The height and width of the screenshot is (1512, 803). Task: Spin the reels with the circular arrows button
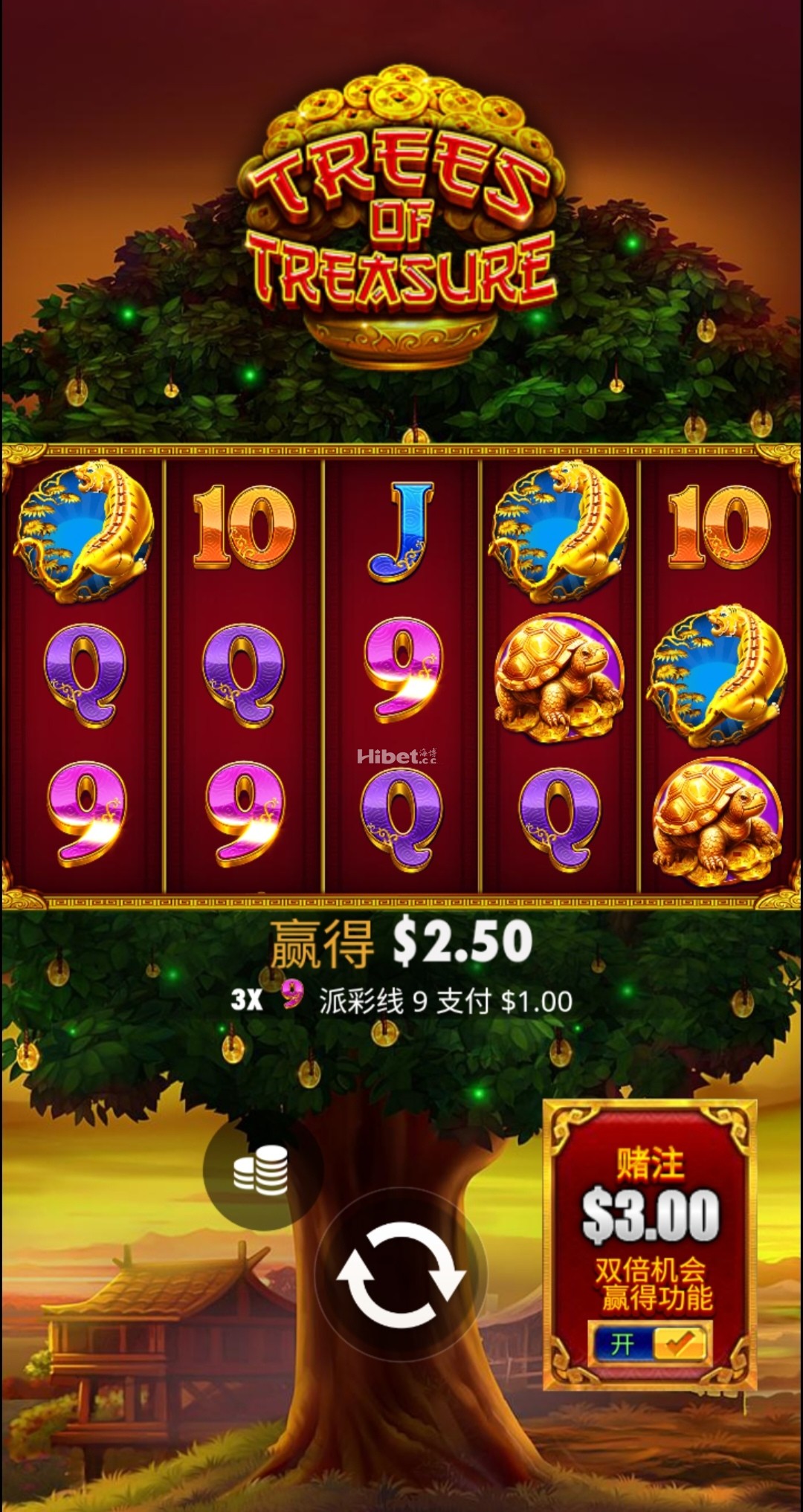(x=401, y=1274)
